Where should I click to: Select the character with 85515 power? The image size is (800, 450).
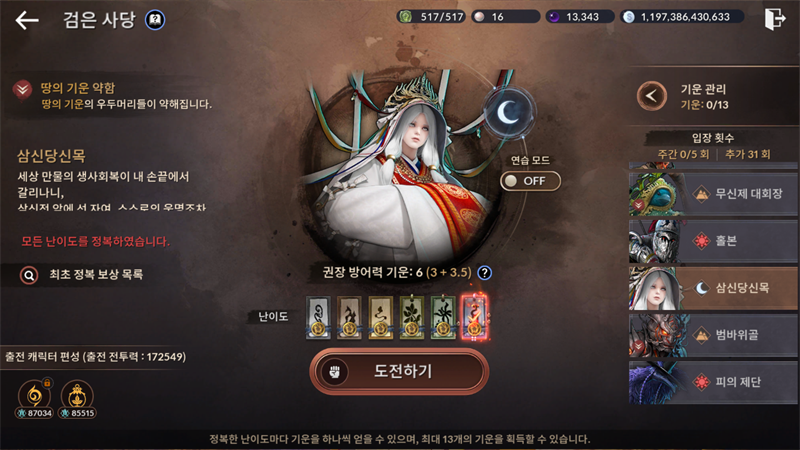76,393
